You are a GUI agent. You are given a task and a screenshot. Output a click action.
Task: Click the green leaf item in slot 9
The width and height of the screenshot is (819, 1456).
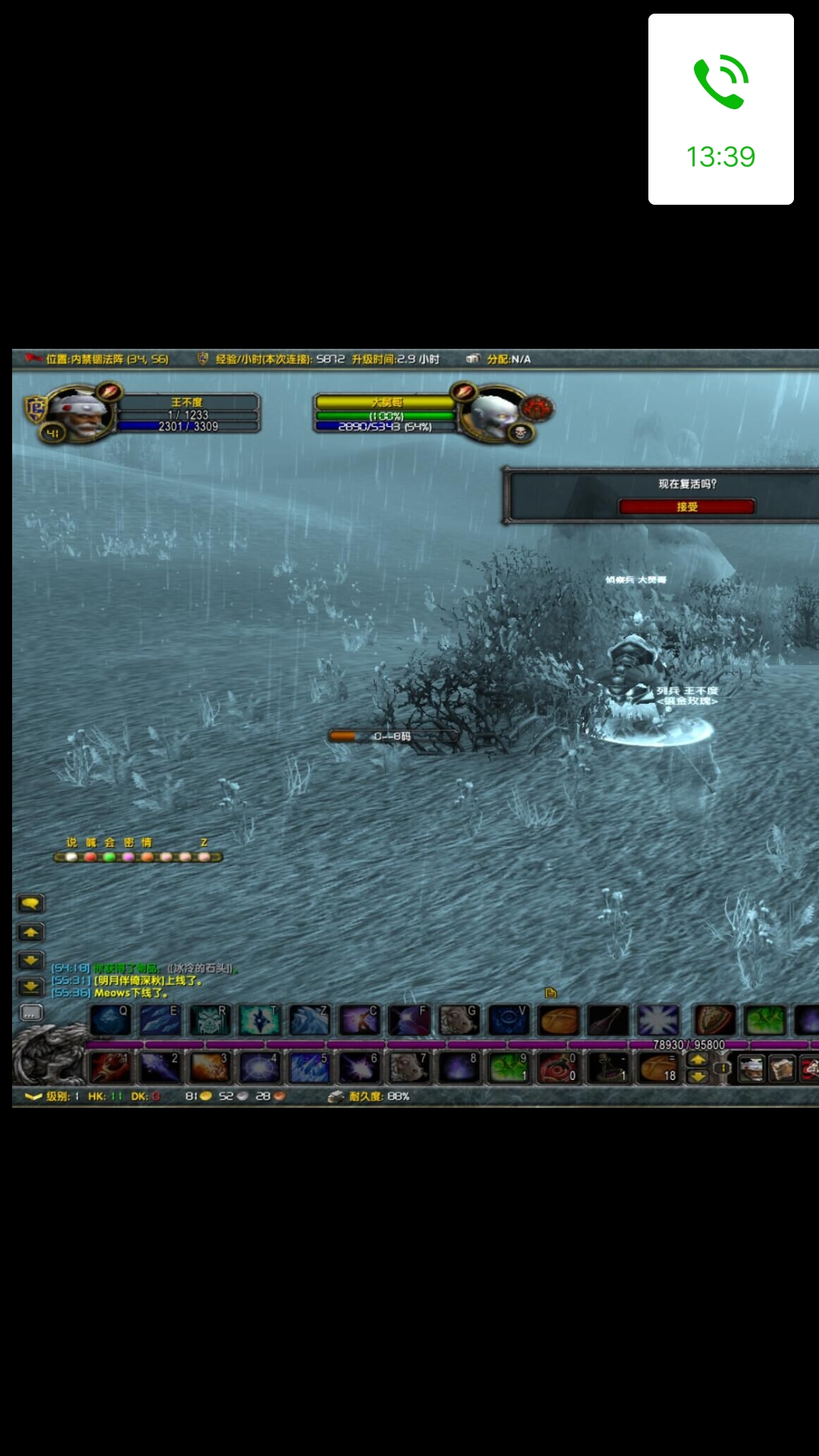[509, 1068]
